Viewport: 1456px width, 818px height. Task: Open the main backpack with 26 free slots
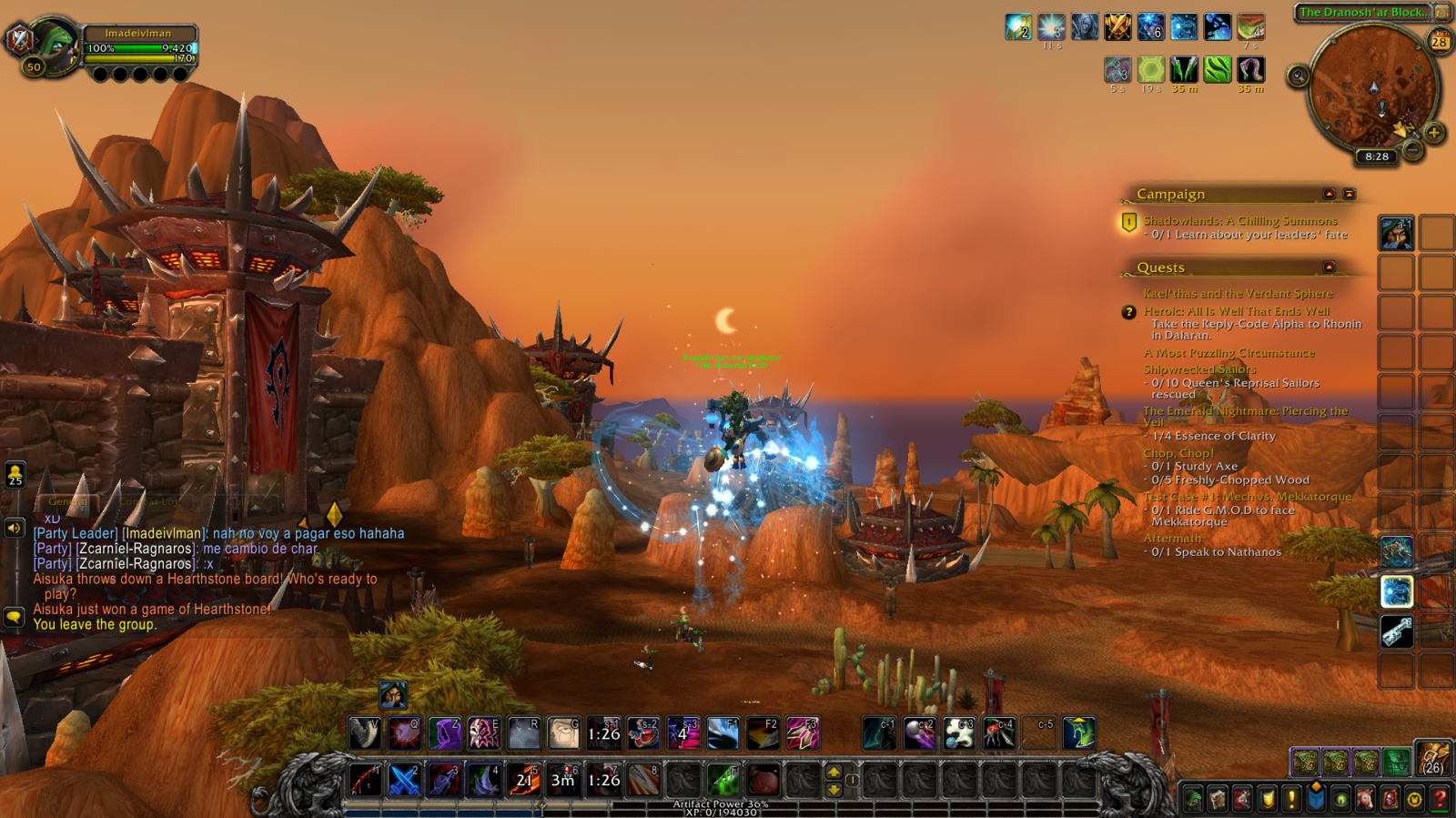click(x=1433, y=759)
